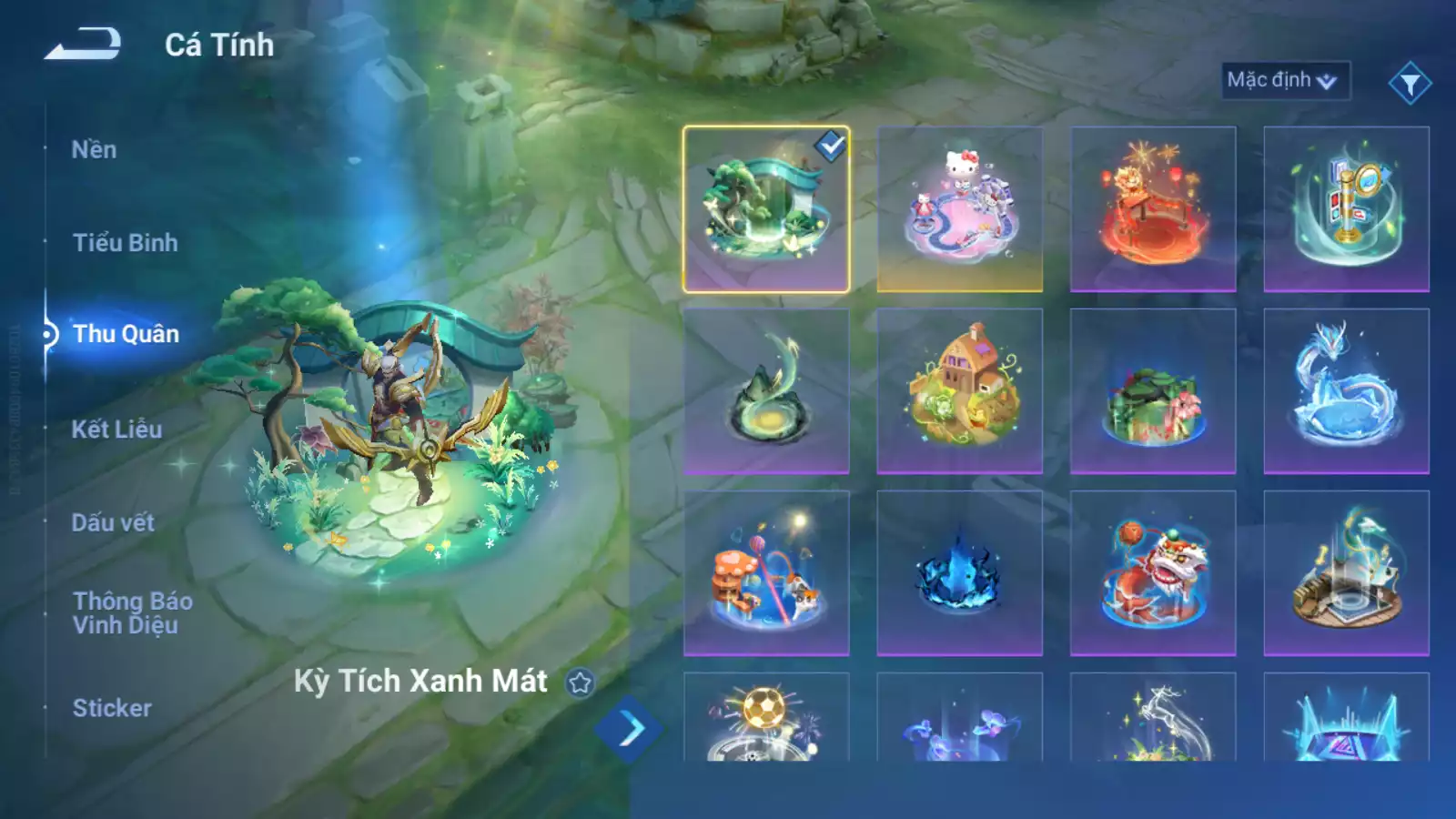Open the Tiểu Binh category

(x=125, y=243)
